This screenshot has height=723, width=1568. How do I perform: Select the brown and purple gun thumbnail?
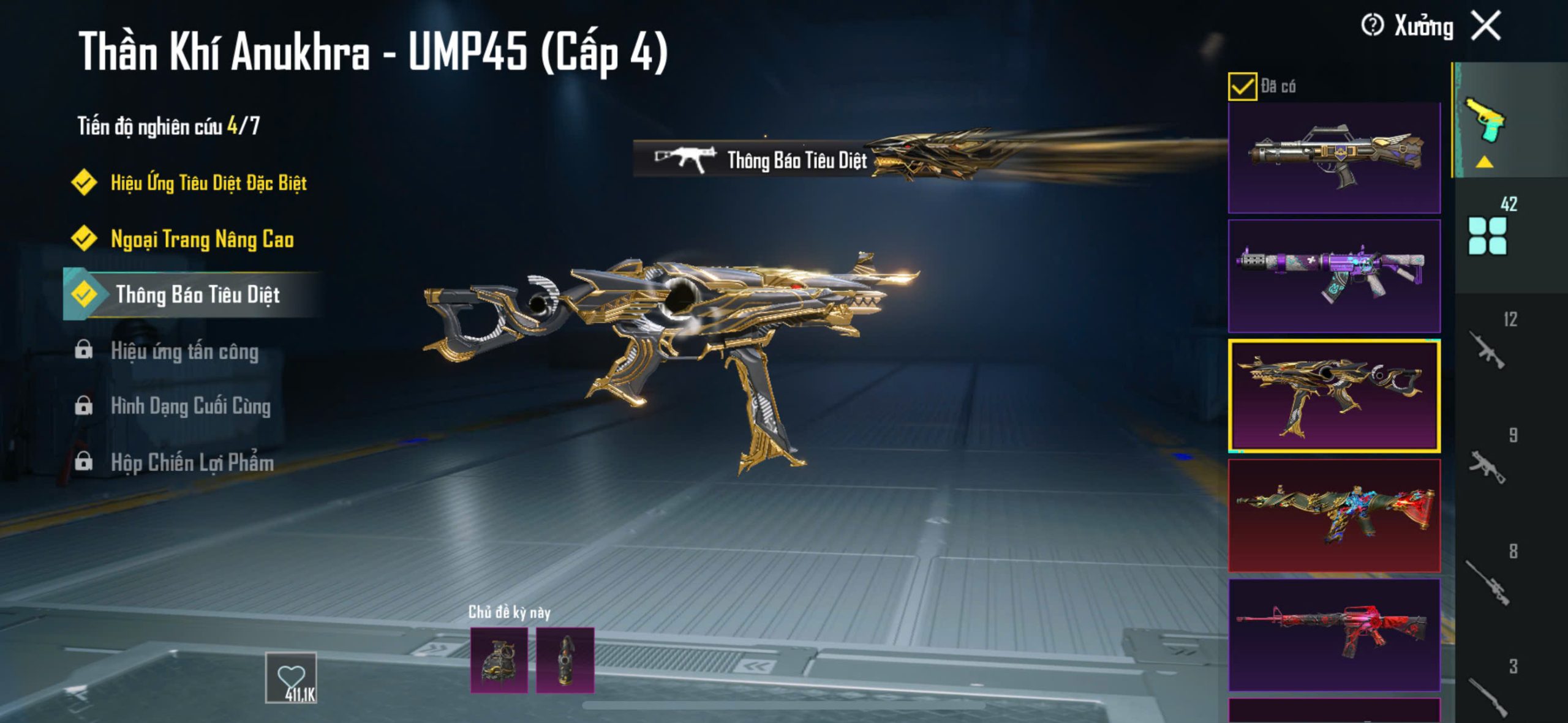point(1334,157)
